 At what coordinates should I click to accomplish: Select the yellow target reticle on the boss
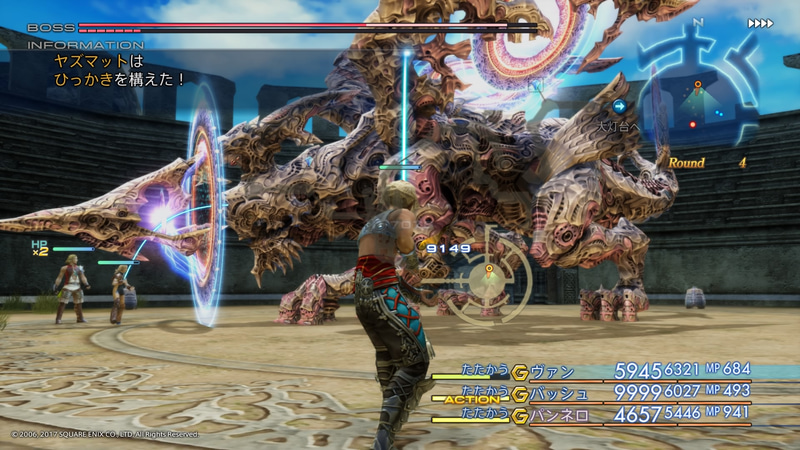(489, 268)
